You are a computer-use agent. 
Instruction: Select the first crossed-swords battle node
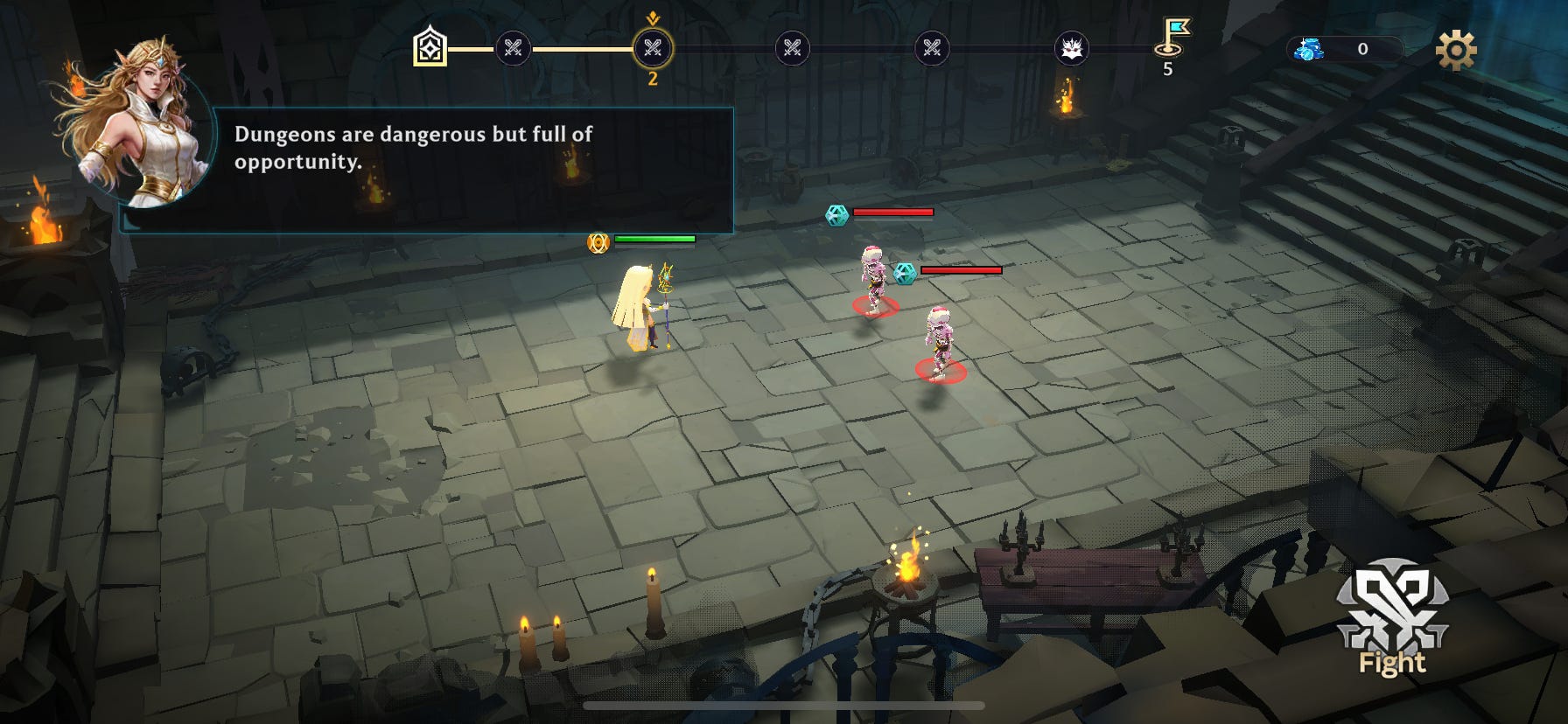coord(514,50)
